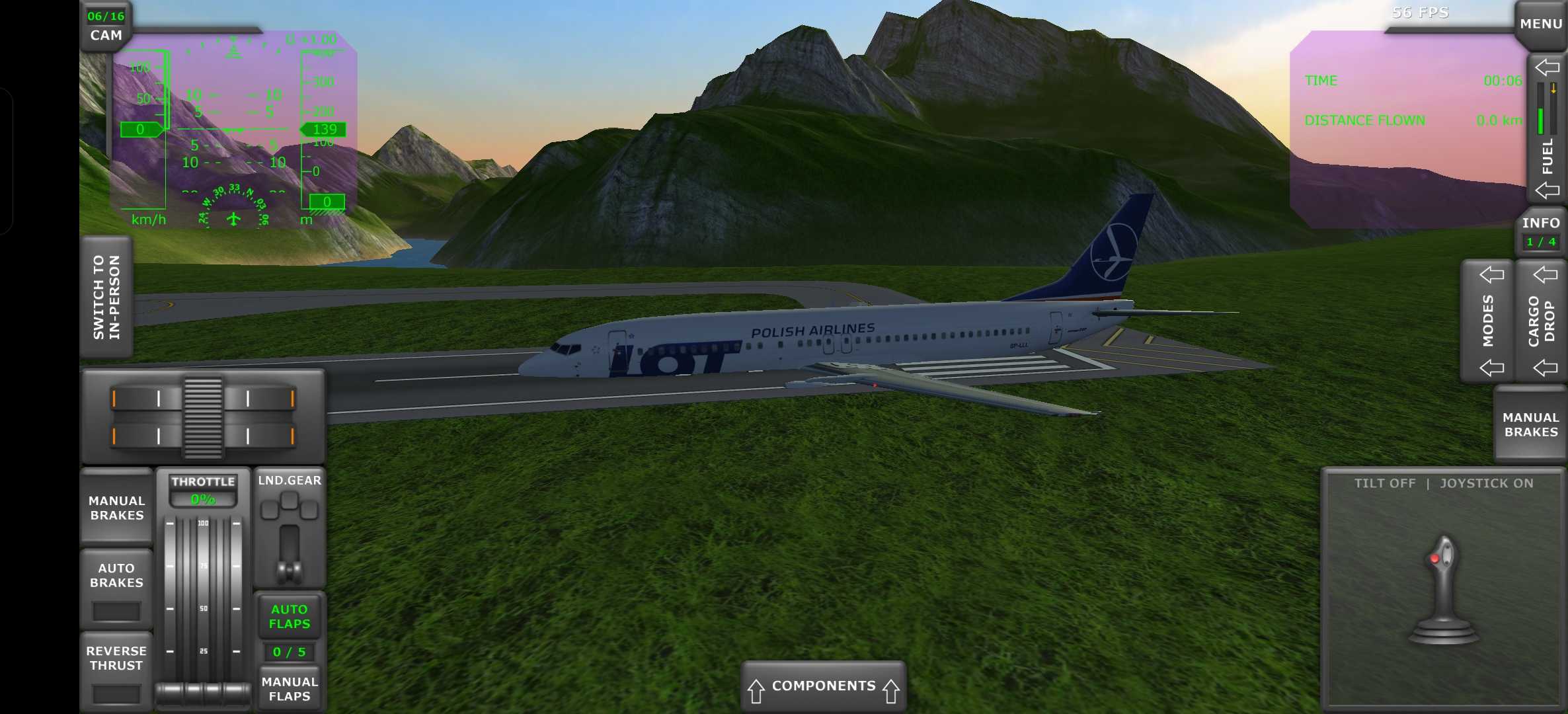Select the Manual Flaps control
Viewport: 1568px width, 714px height.
coord(289,689)
